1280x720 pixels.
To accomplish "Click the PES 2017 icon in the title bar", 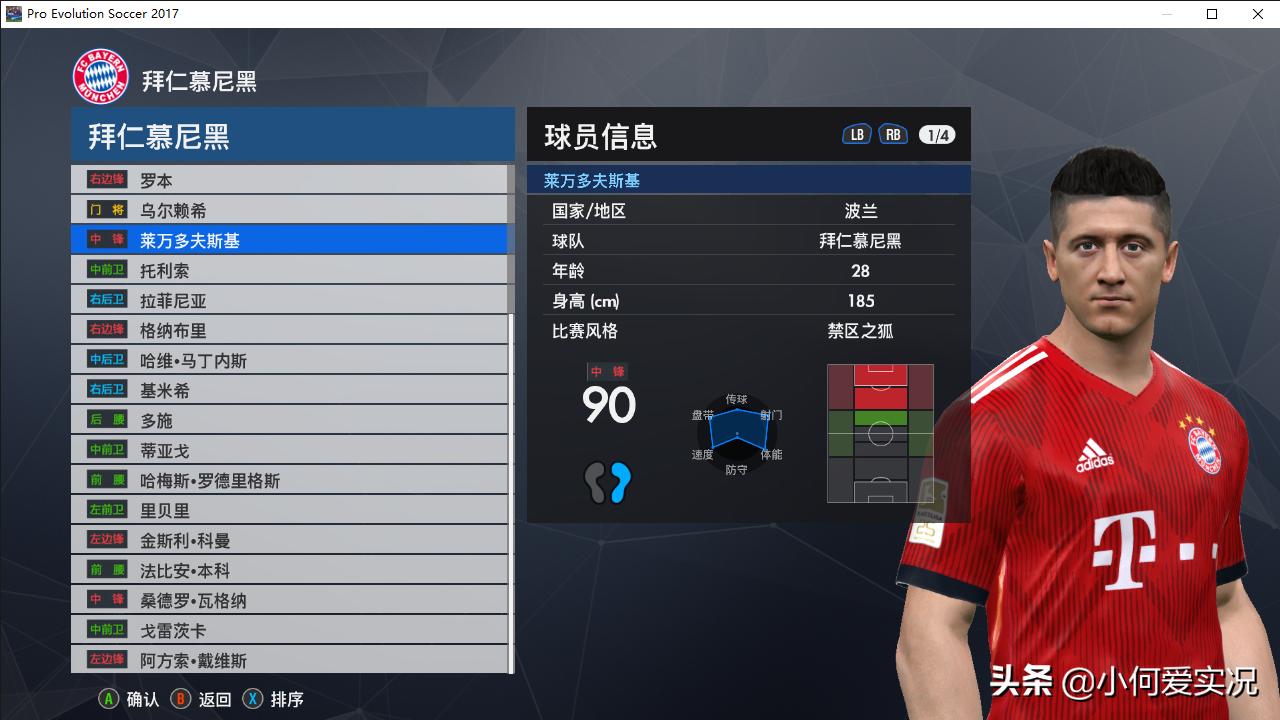I will (14, 14).
